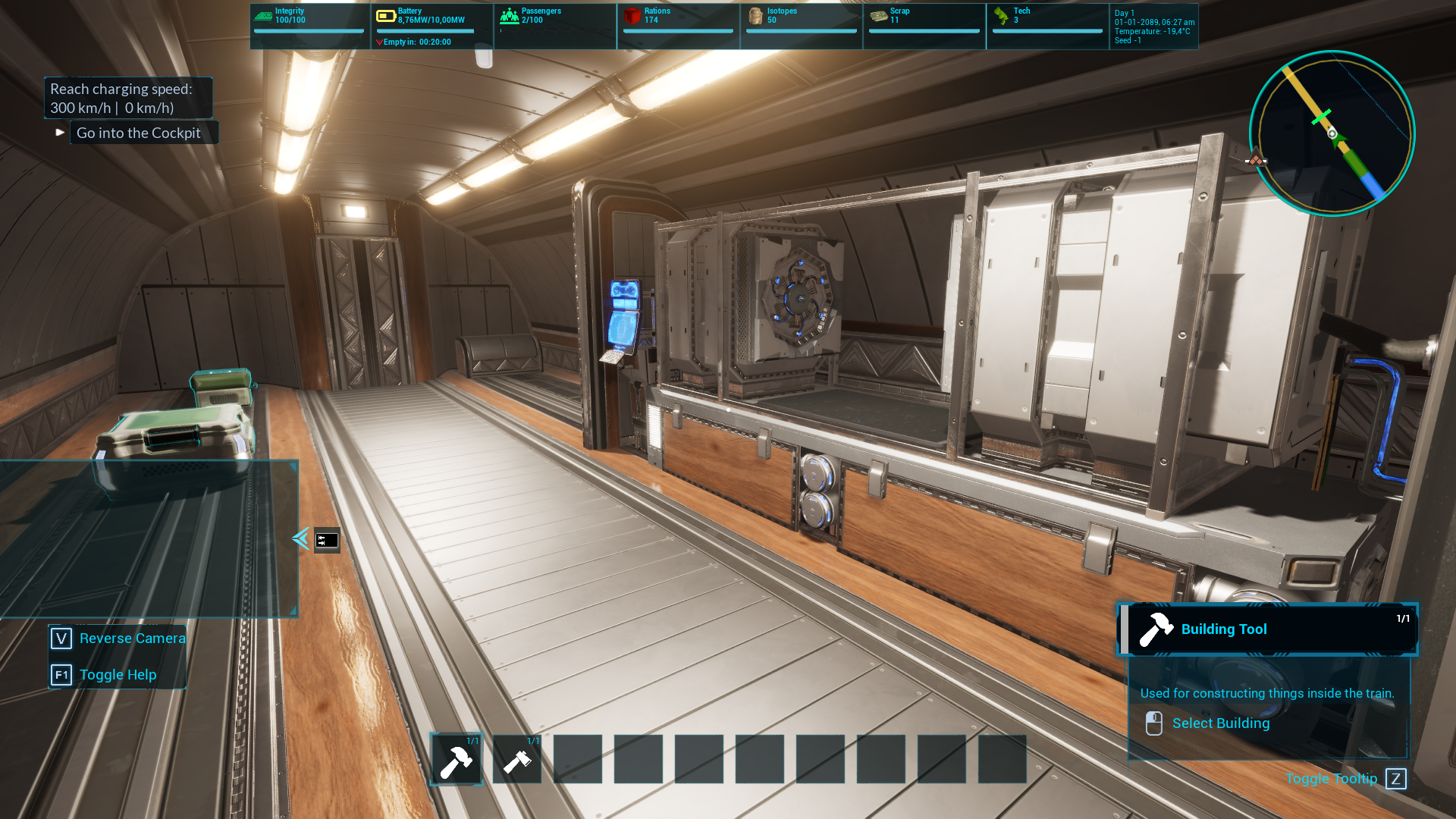Viewport: 1456px width, 819px height.
Task: Click the red Rations cube icon
Action: point(632,16)
